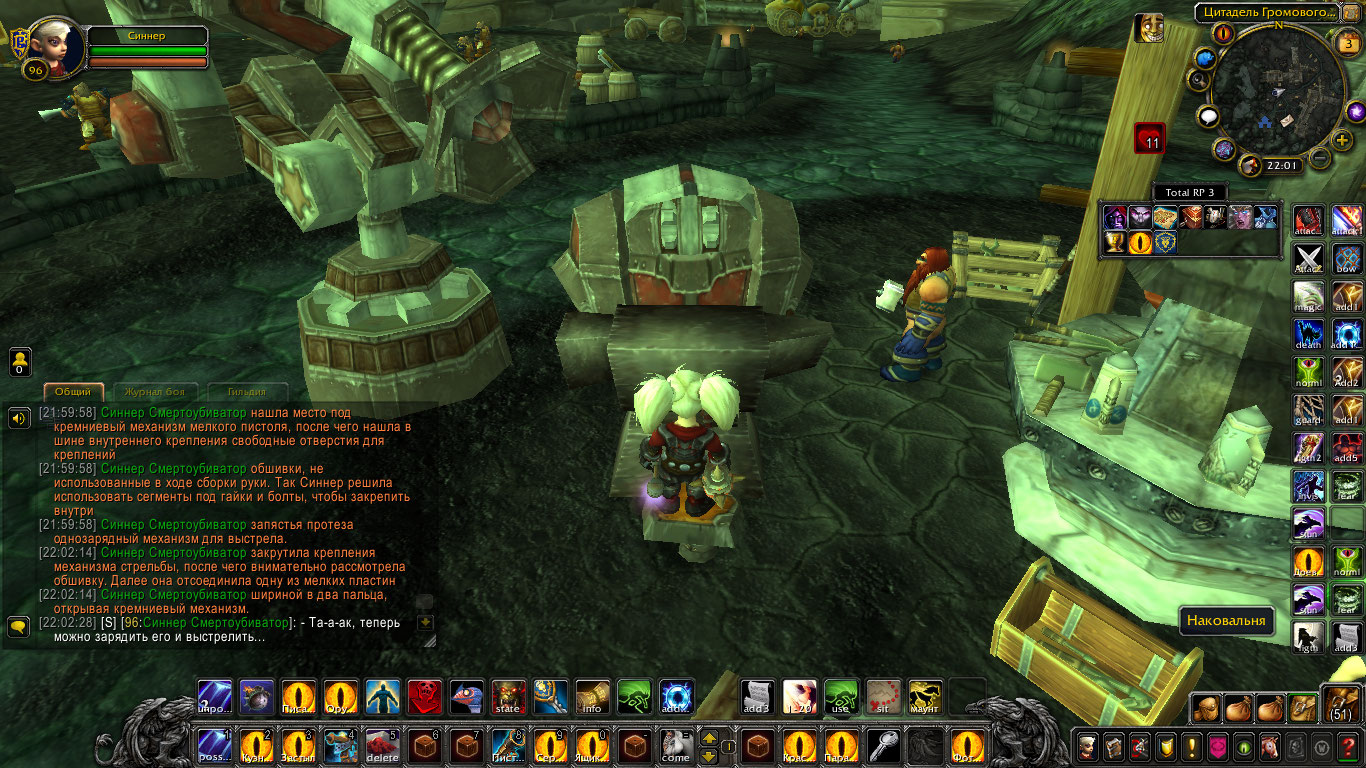This screenshot has height=768, width=1366.
Task: Open the Гильдия chat tab
Action: tap(246, 392)
